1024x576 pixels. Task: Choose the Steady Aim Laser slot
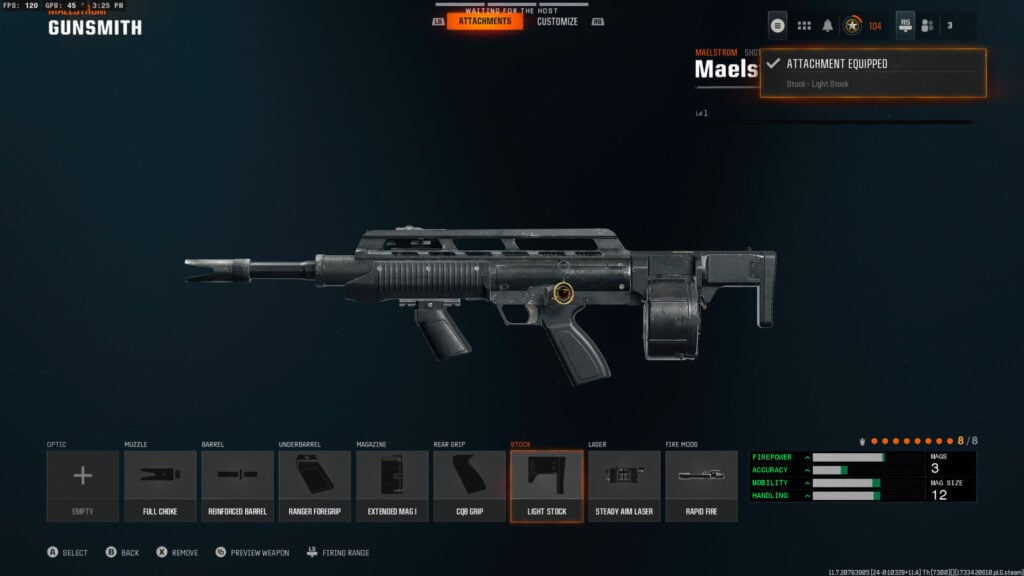tap(624, 485)
